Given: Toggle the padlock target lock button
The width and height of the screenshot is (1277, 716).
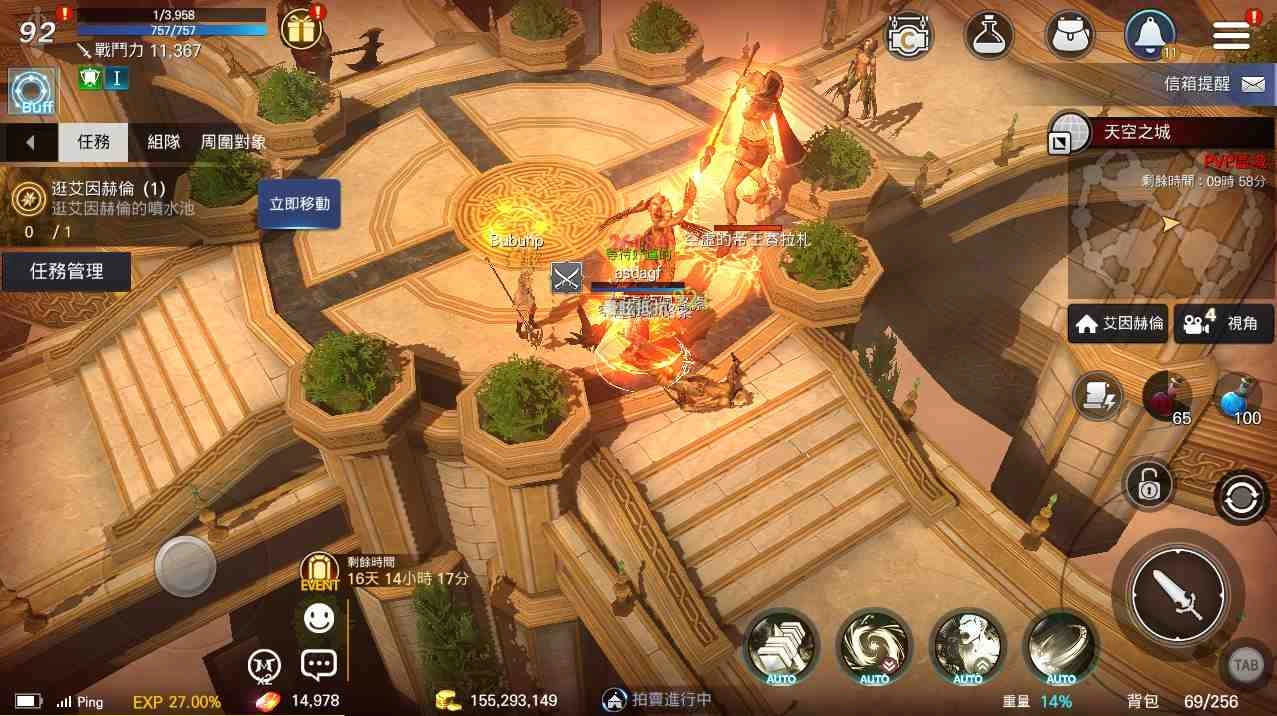Looking at the screenshot, I should pos(1148,486).
